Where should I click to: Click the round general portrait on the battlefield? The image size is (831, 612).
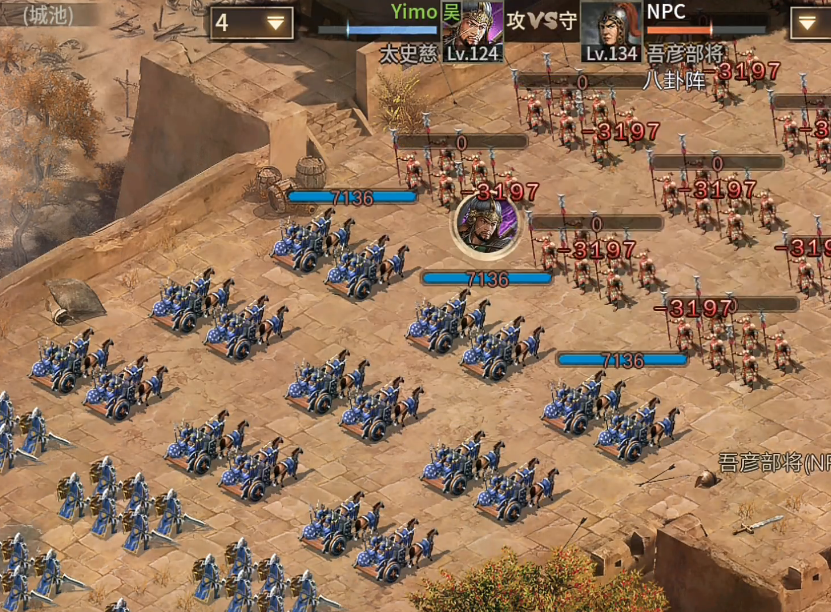tap(485, 223)
